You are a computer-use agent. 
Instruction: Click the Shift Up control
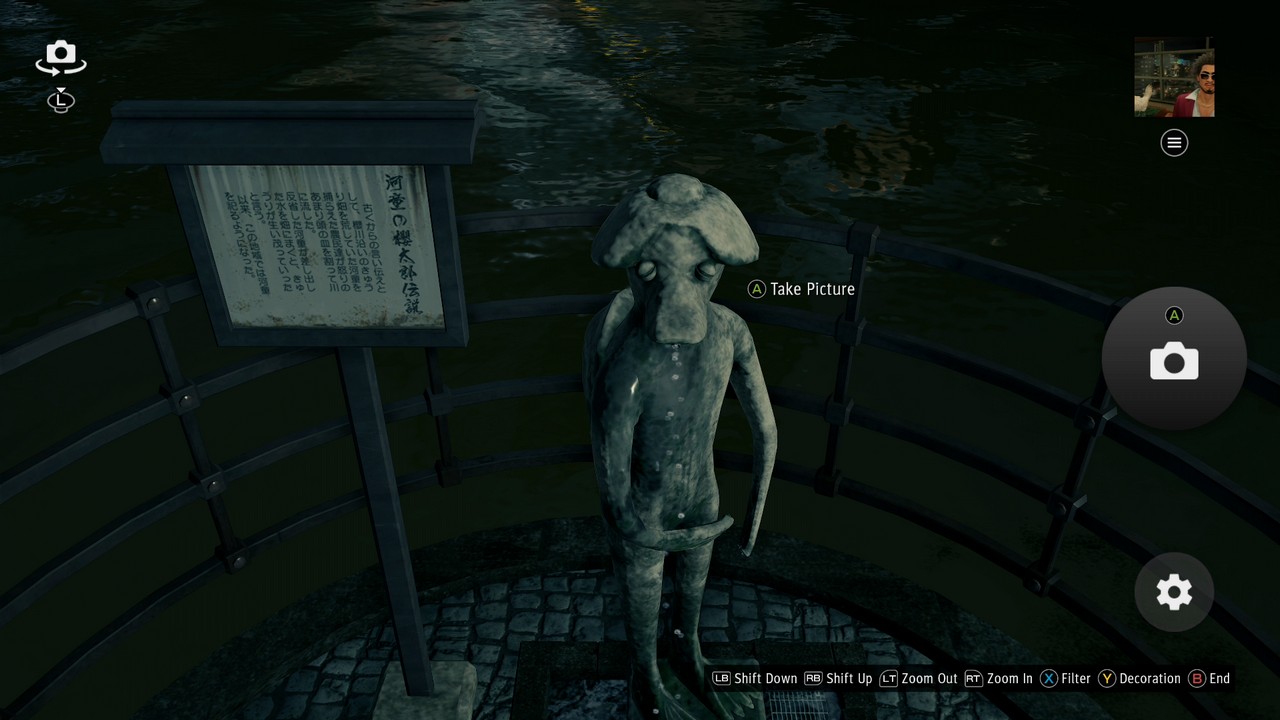pos(848,678)
